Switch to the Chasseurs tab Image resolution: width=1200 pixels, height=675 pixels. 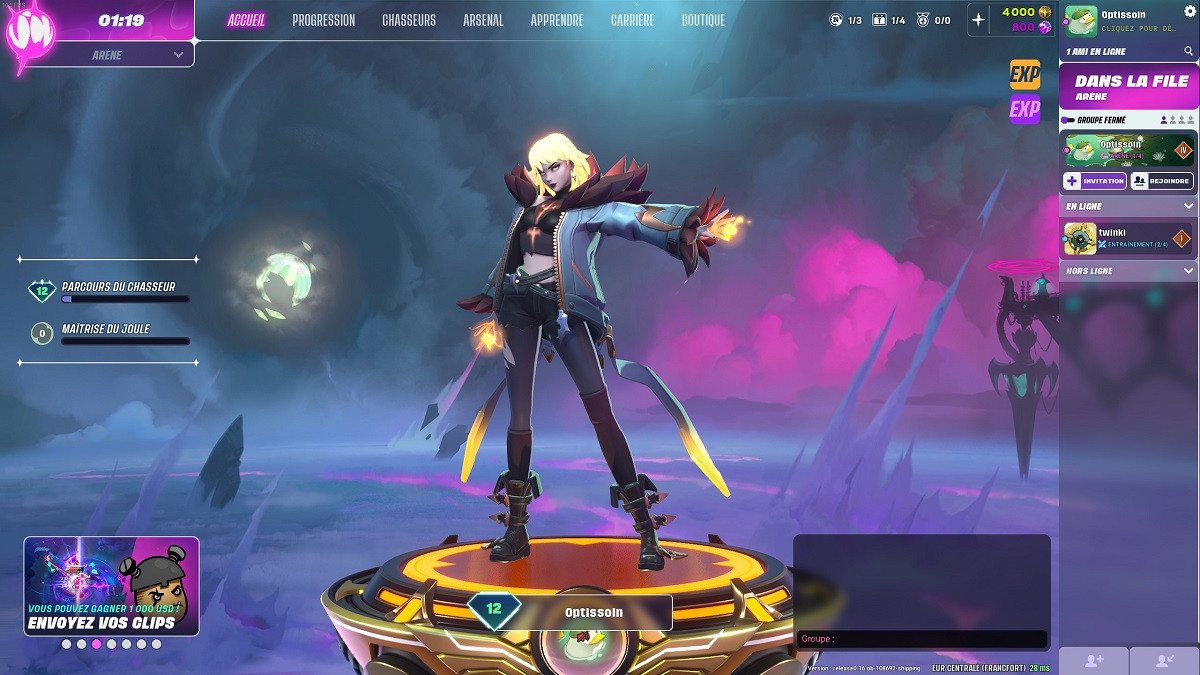tap(409, 20)
